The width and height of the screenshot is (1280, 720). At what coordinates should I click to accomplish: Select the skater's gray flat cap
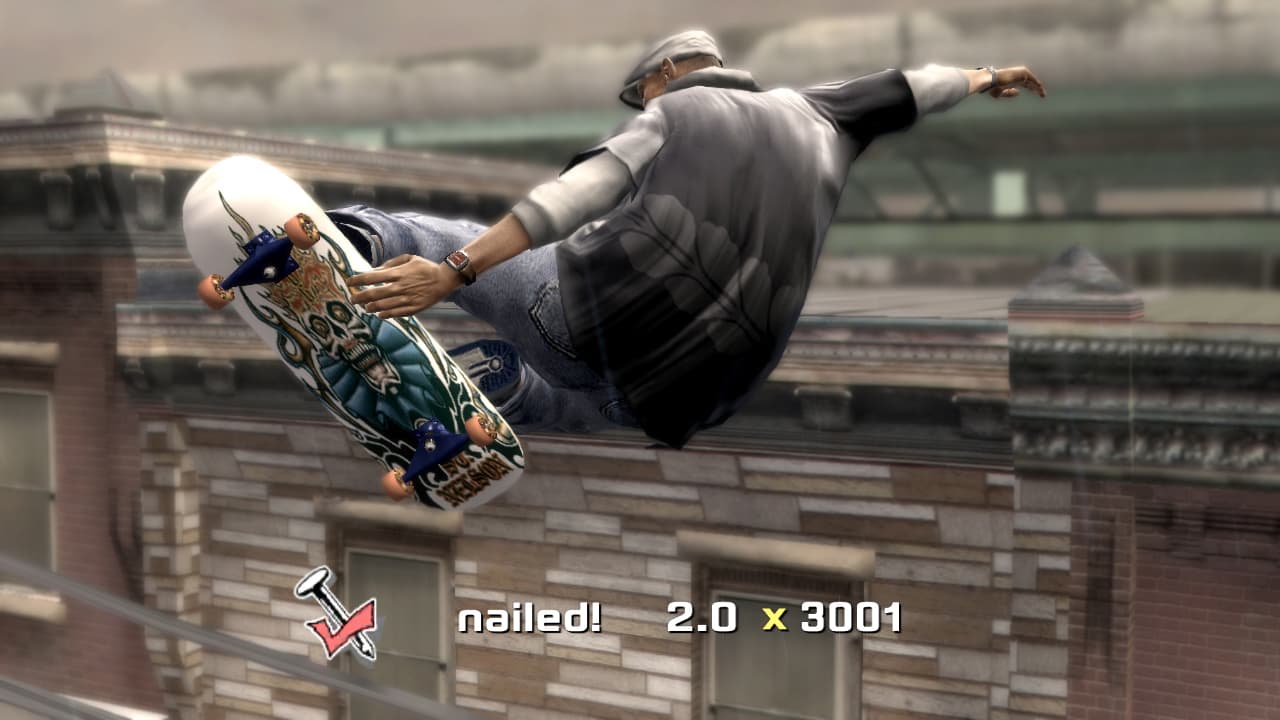point(685,45)
